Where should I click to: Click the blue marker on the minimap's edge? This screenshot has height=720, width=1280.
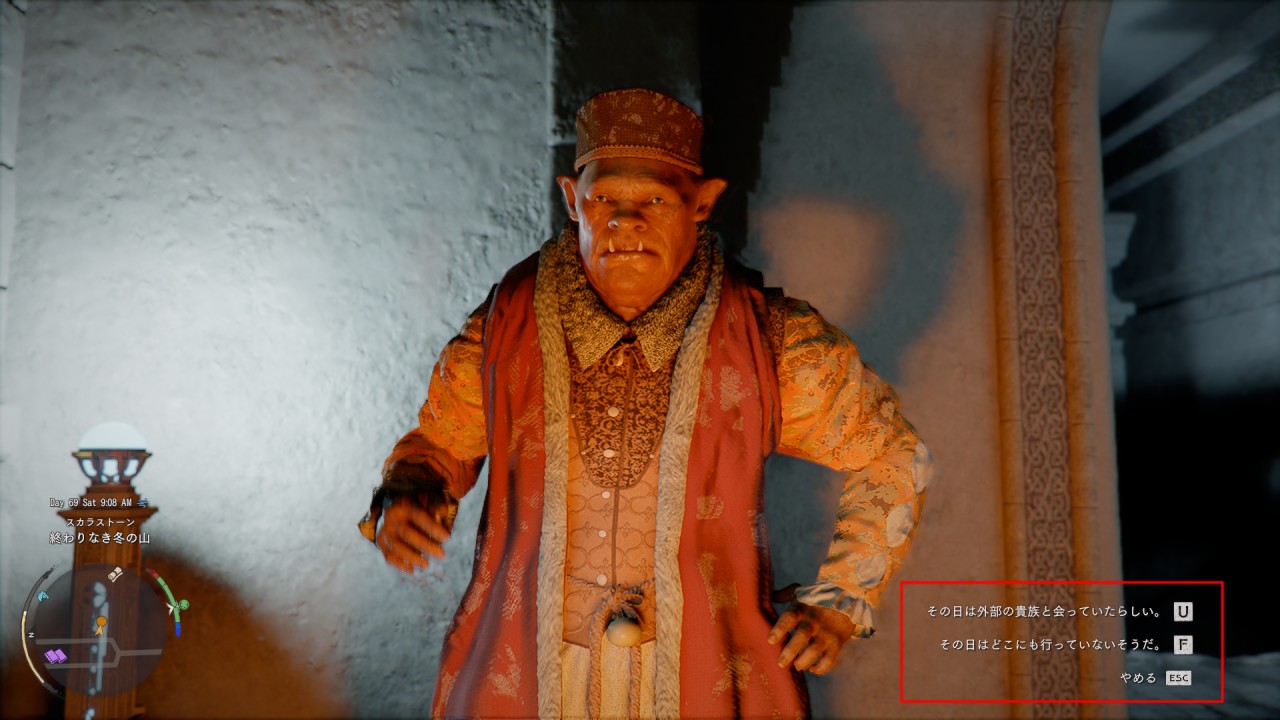point(43,596)
